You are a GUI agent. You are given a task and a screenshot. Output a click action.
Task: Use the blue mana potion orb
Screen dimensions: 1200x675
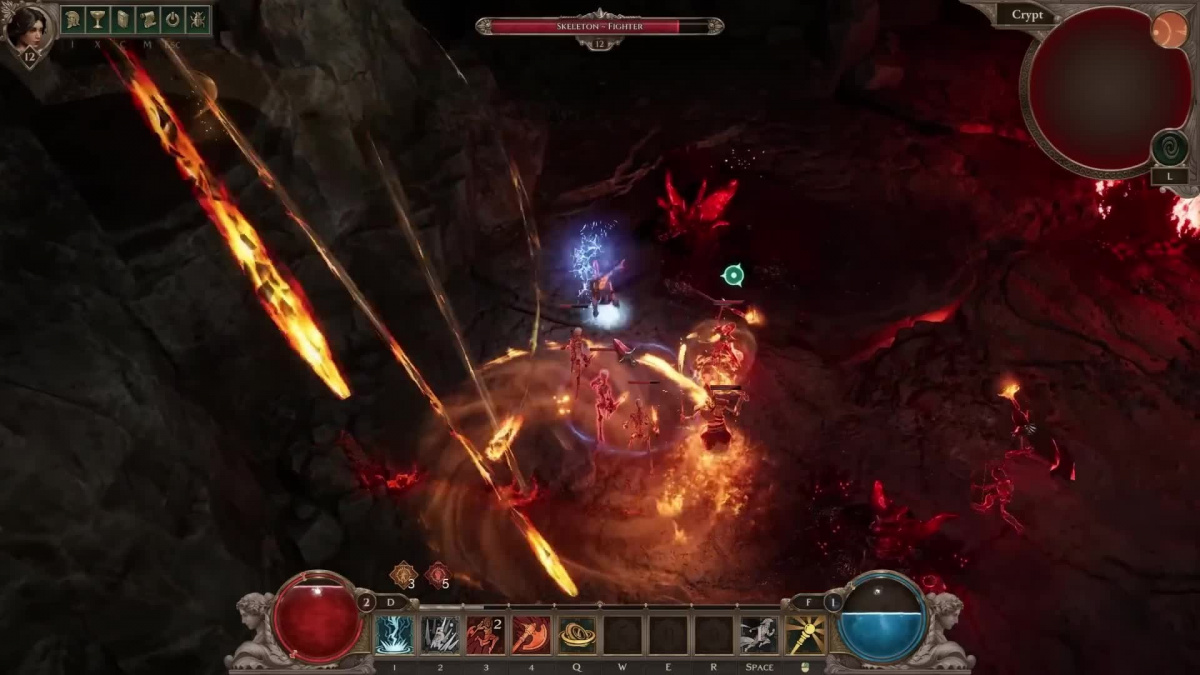(882, 617)
